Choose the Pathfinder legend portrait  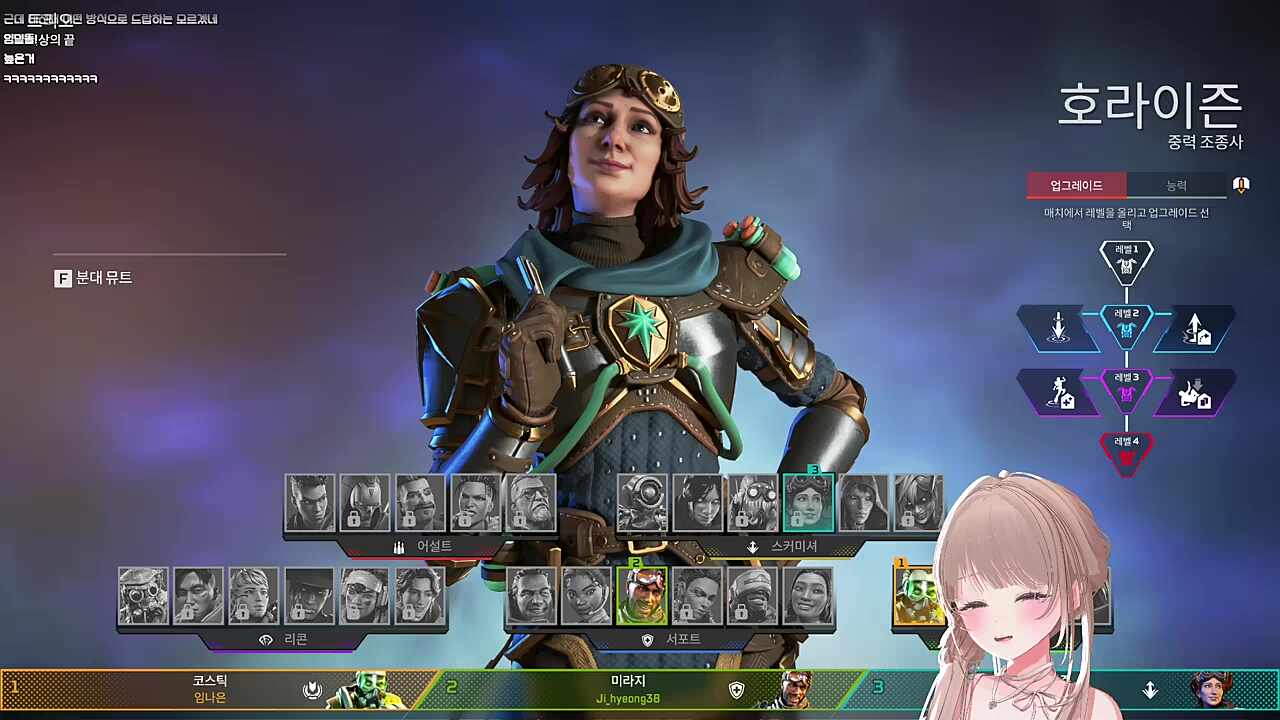642,503
